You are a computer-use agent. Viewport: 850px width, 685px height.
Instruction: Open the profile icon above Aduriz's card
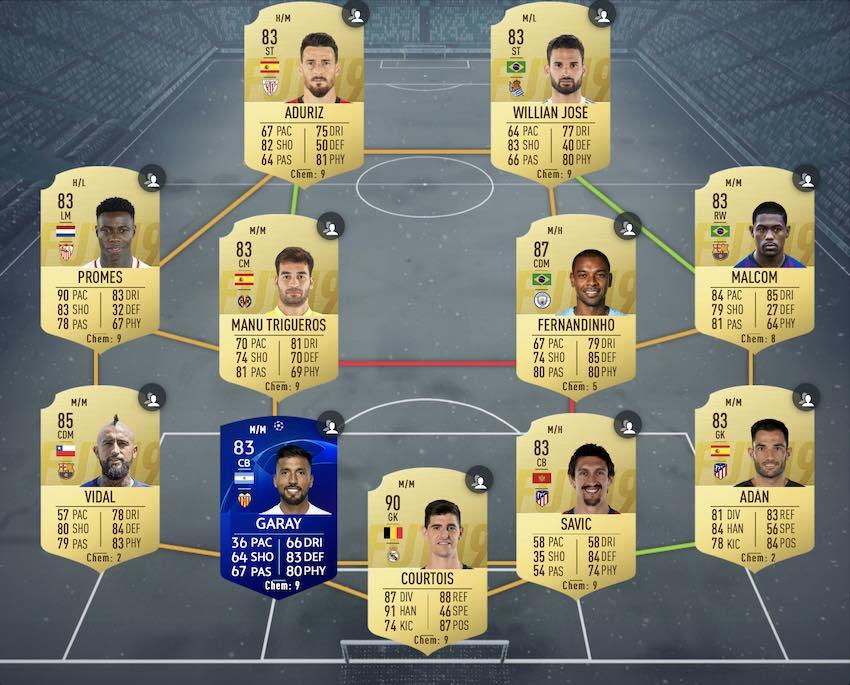[x=356, y=15]
